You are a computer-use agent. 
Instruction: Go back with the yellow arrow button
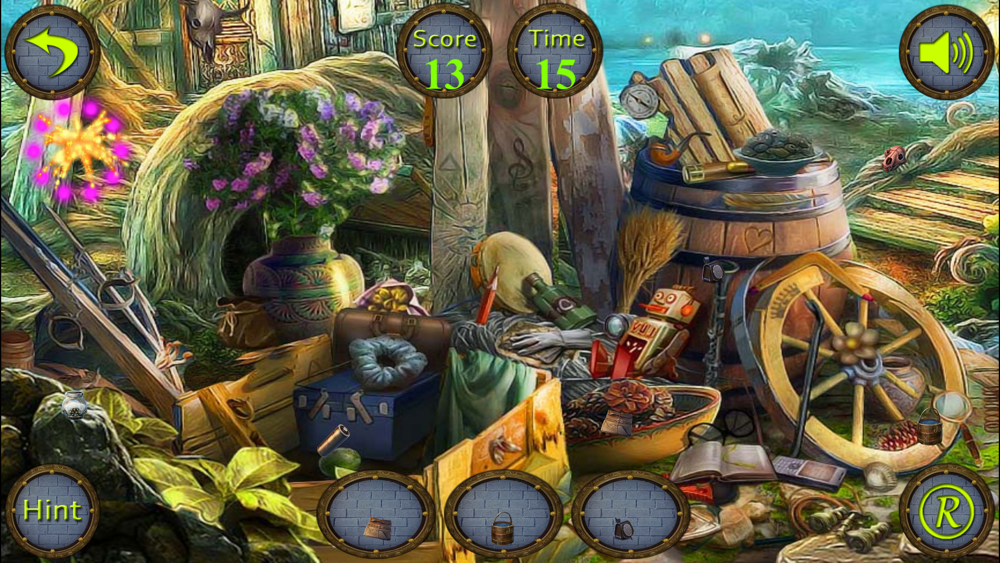(x=52, y=52)
